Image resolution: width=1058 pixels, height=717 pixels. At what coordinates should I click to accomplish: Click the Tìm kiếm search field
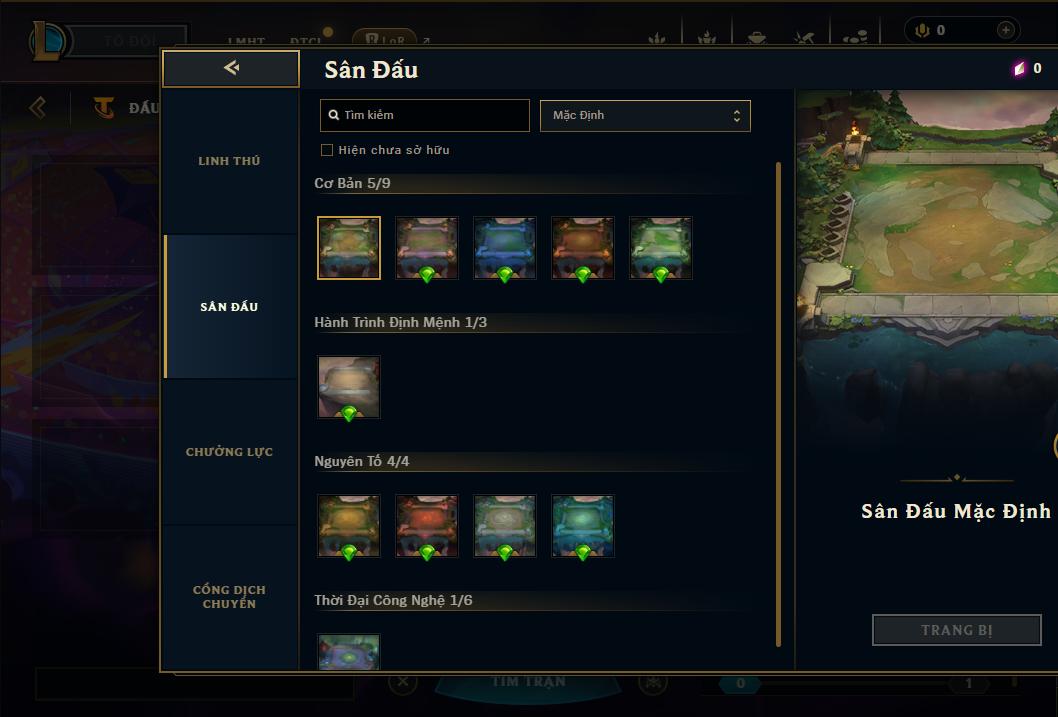(x=425, y=115)
